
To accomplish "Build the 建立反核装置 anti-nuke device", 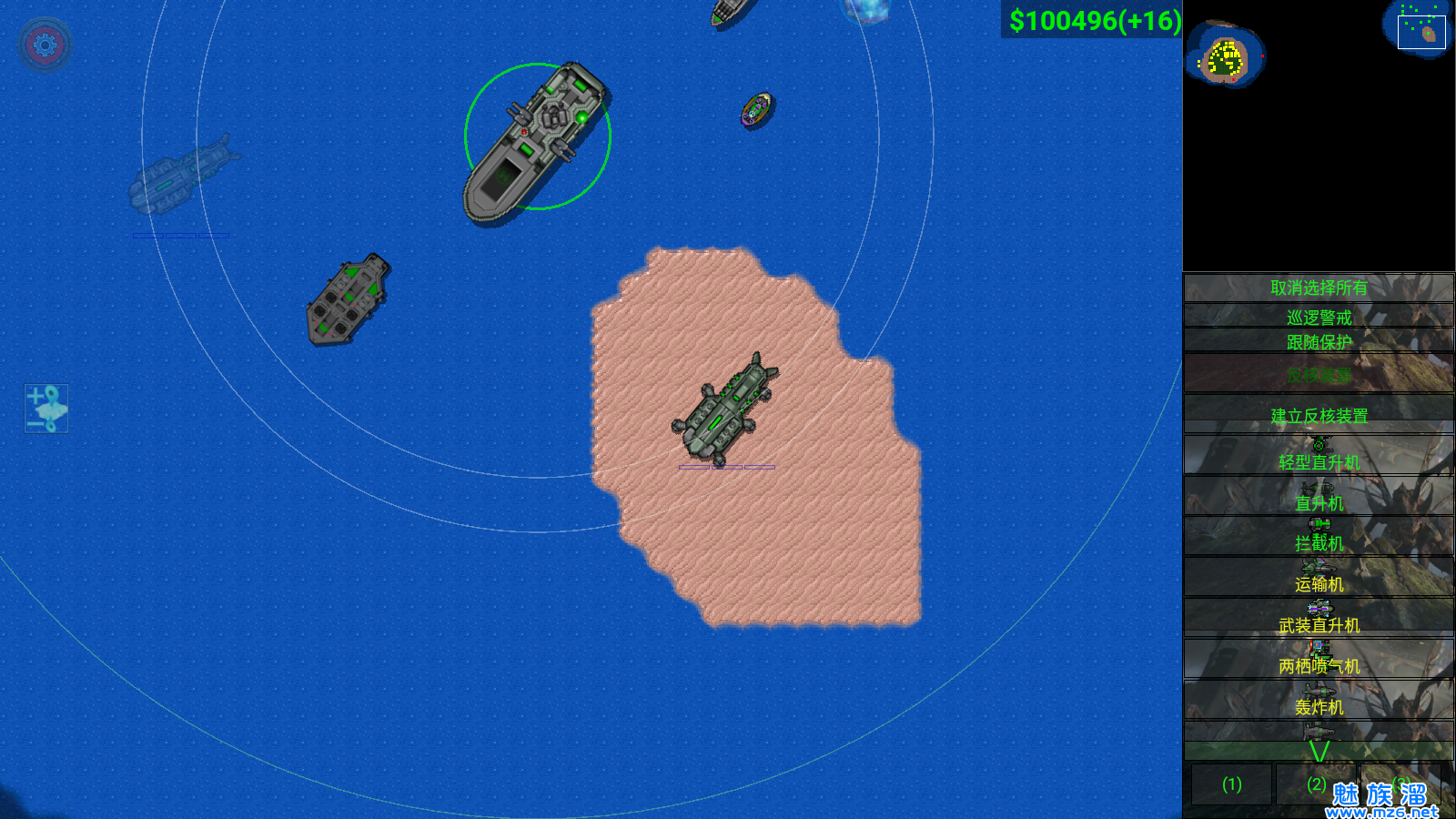I will click(1319, 415).
